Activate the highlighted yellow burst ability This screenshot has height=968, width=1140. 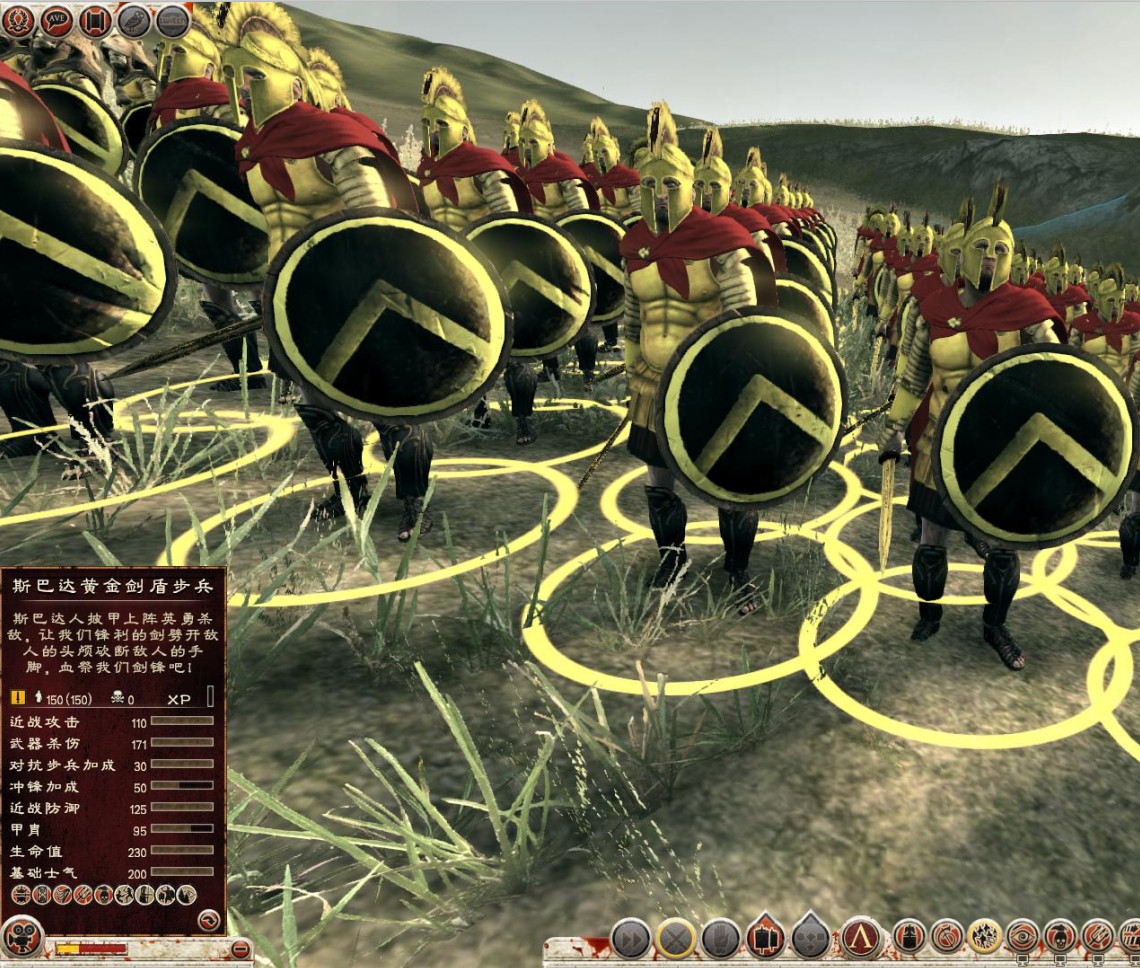[x=985, y=937]
